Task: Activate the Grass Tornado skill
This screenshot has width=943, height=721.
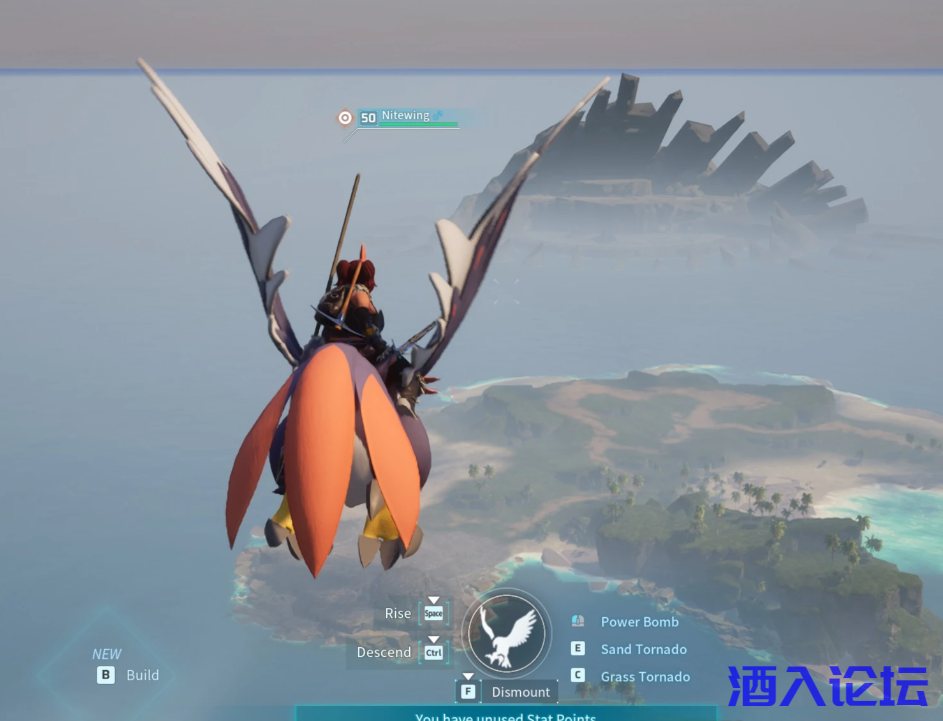Action: click(645, 677)
